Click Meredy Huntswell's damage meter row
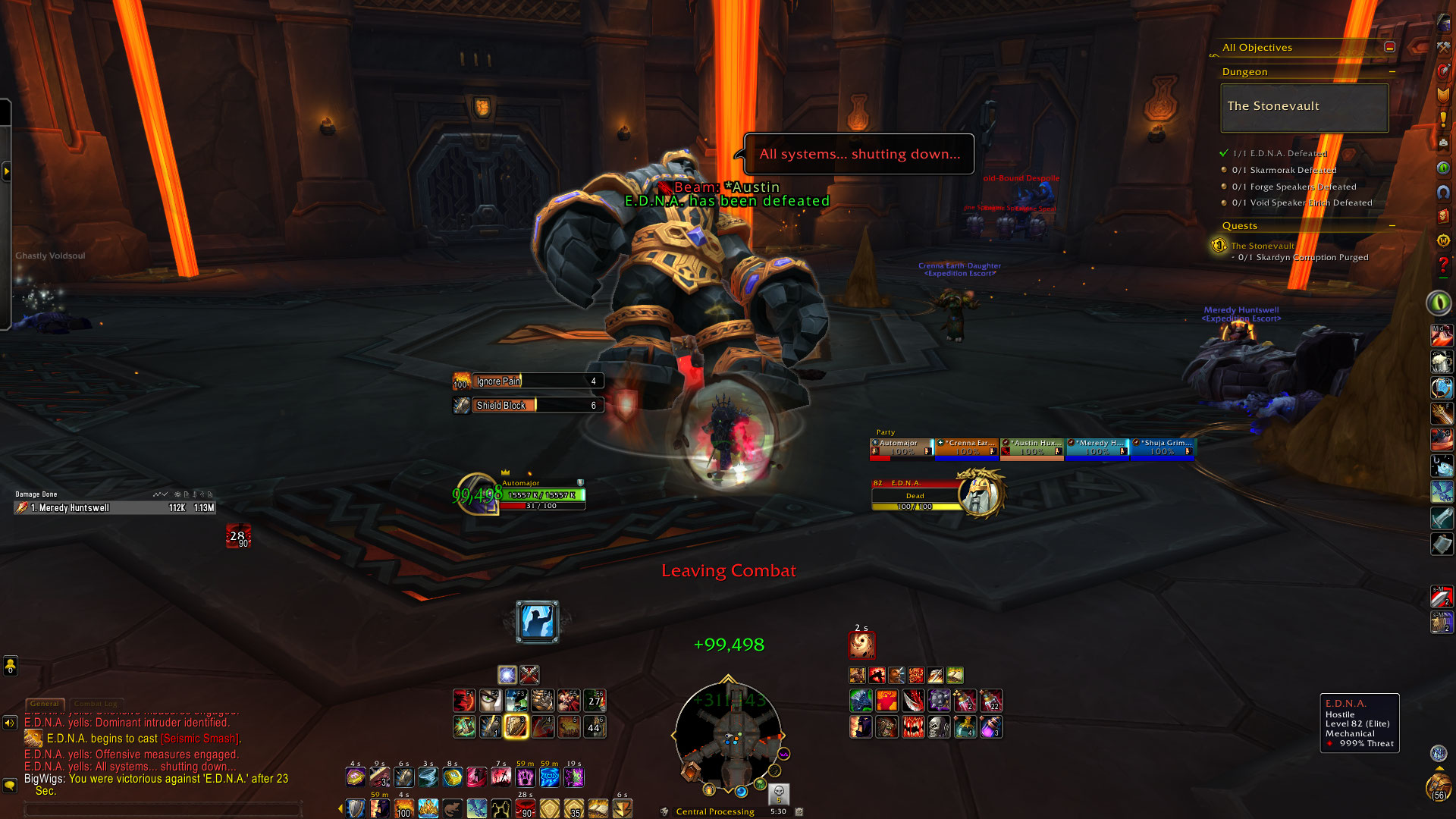The width and height of the screenshot is (1456, 819). point(115,508)
